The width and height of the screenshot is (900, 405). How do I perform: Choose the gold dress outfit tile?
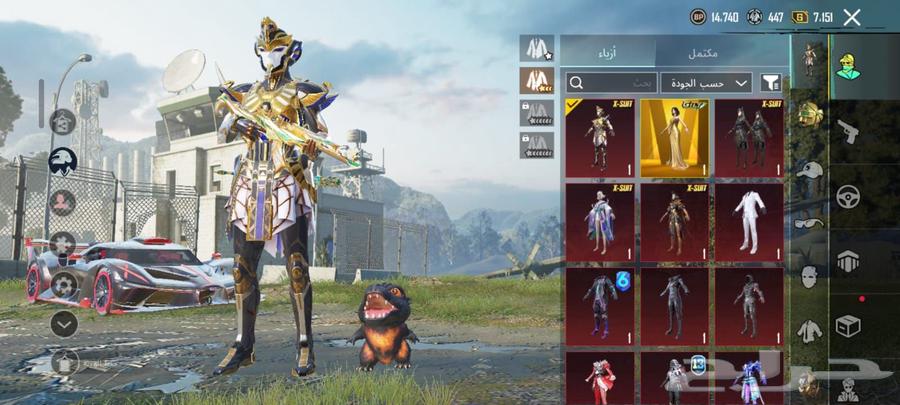(x=674, y=137)
